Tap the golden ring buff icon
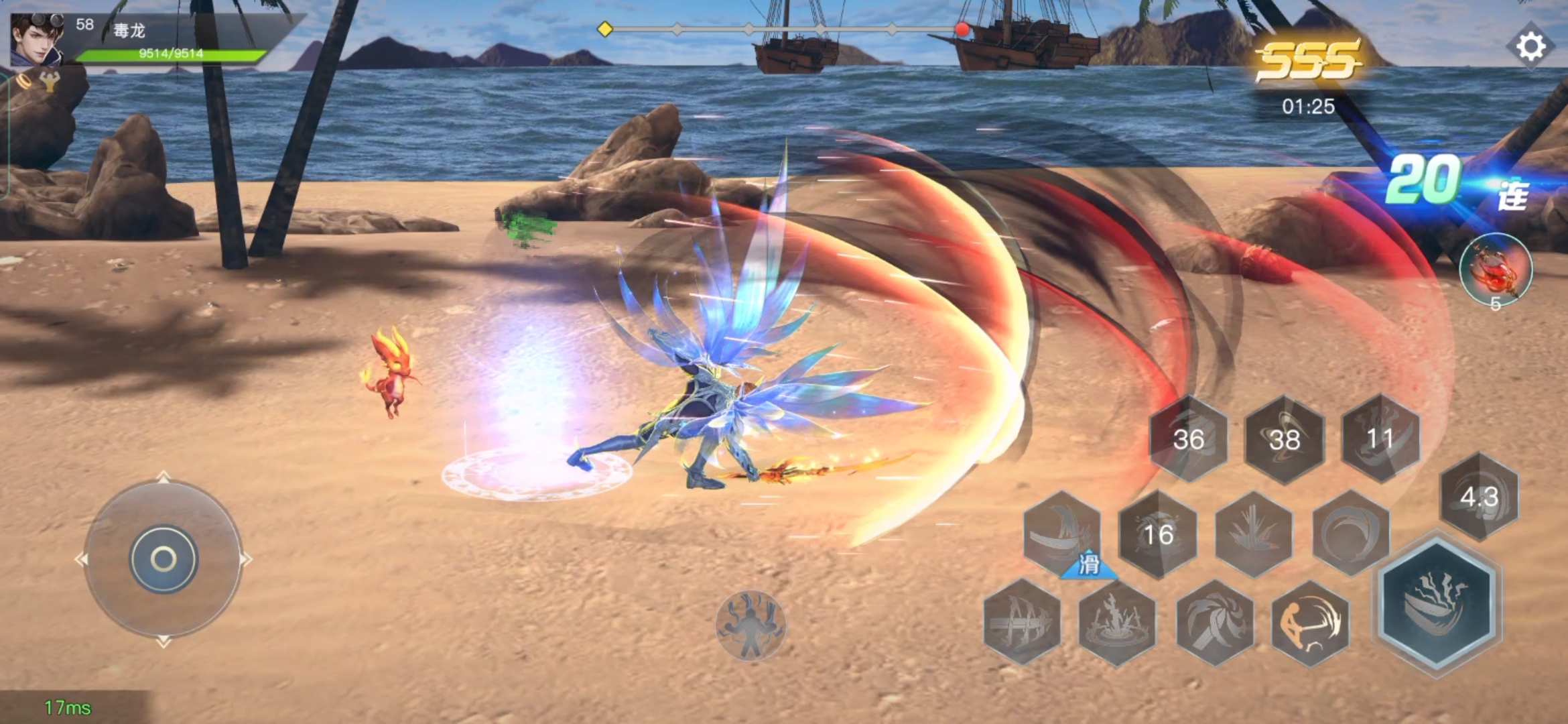1568x724 pixels. click(25, 81)
